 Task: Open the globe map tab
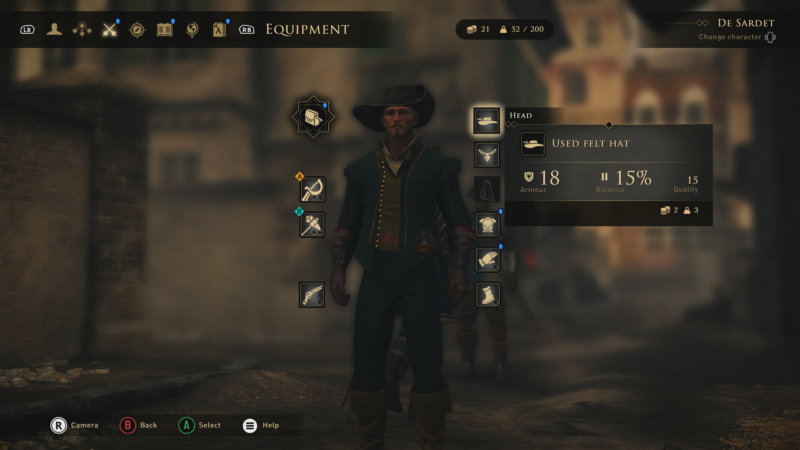coord(192,29)
